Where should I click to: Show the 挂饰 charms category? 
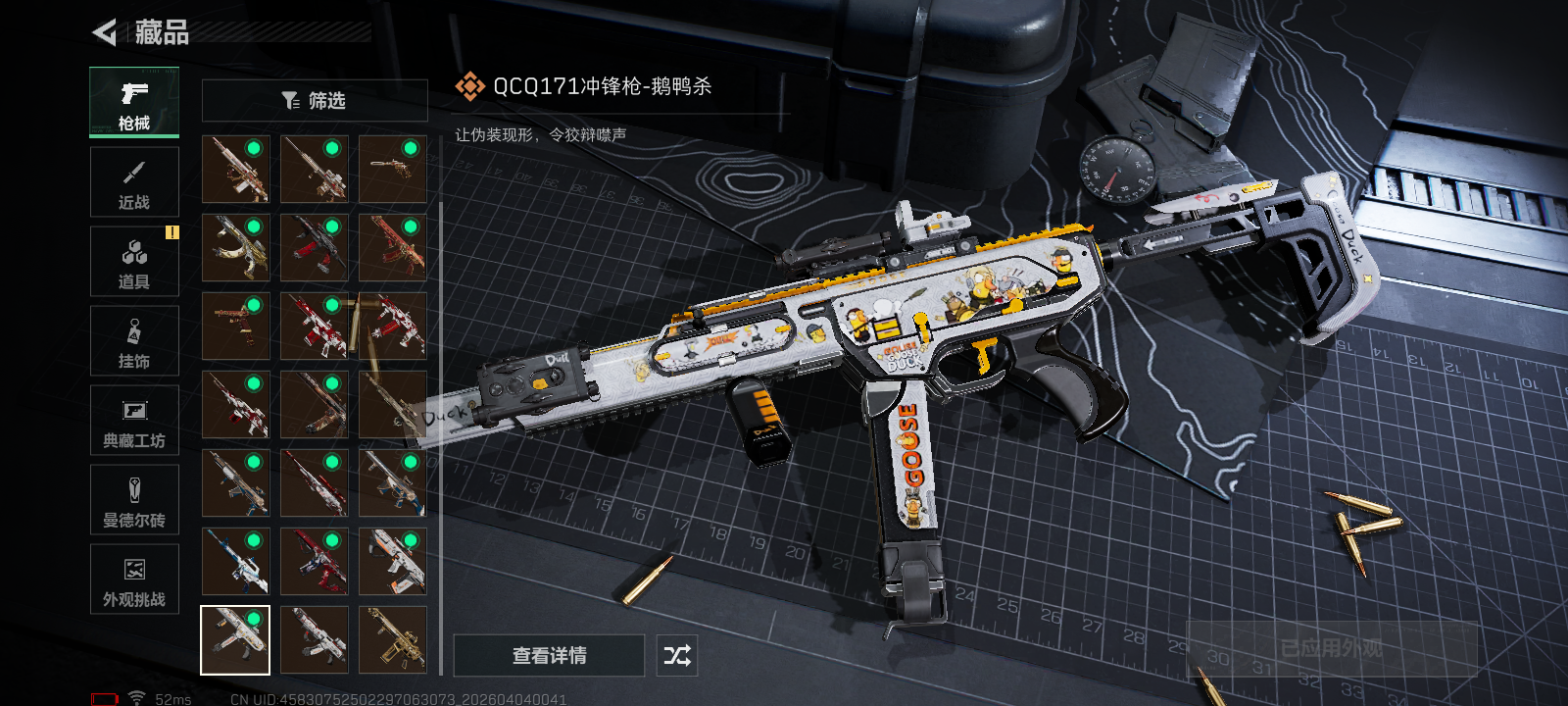click(134, 341)
